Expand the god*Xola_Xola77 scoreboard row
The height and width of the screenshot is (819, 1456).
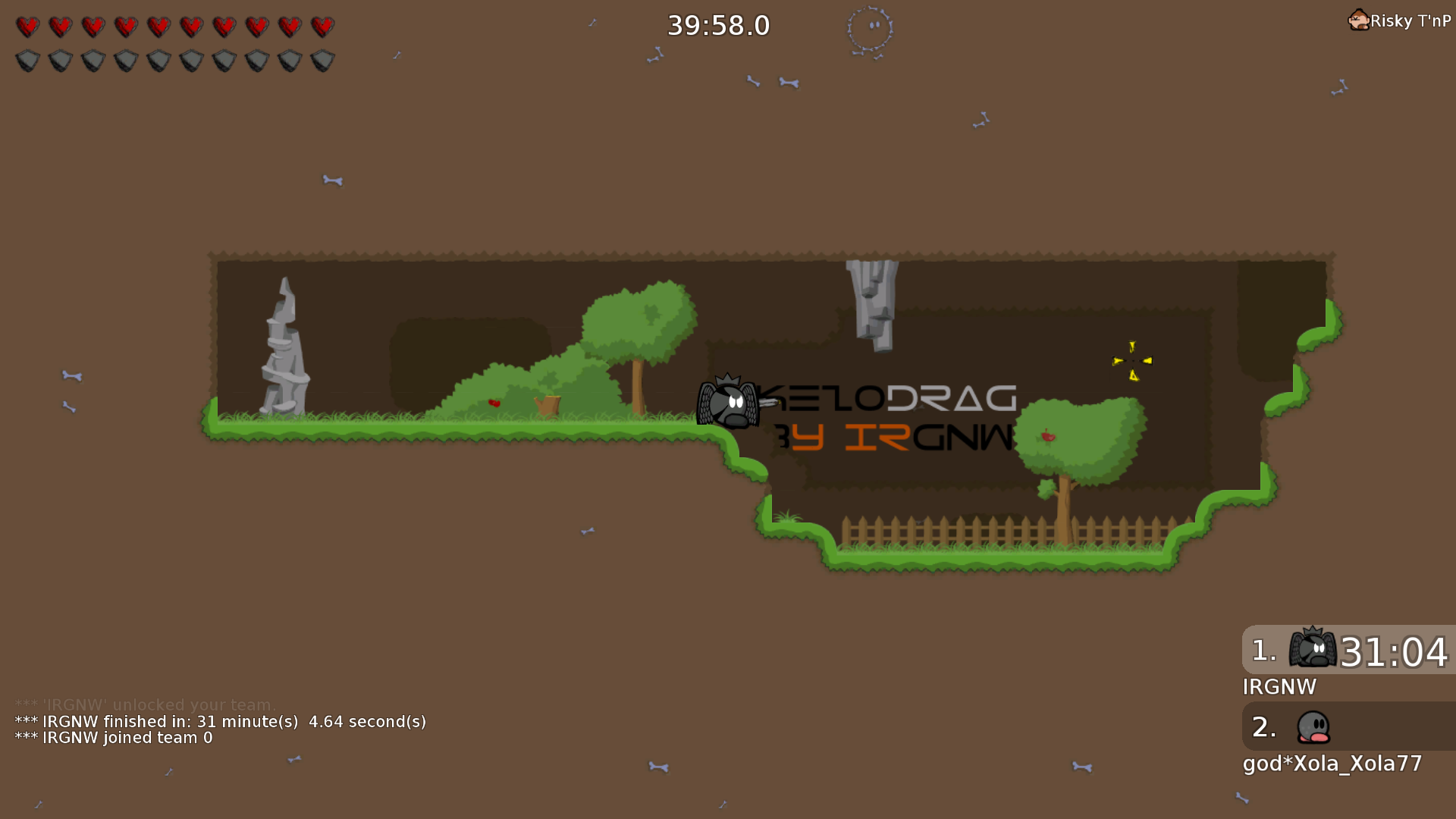pyautogui.click(x=1332, y=764)
